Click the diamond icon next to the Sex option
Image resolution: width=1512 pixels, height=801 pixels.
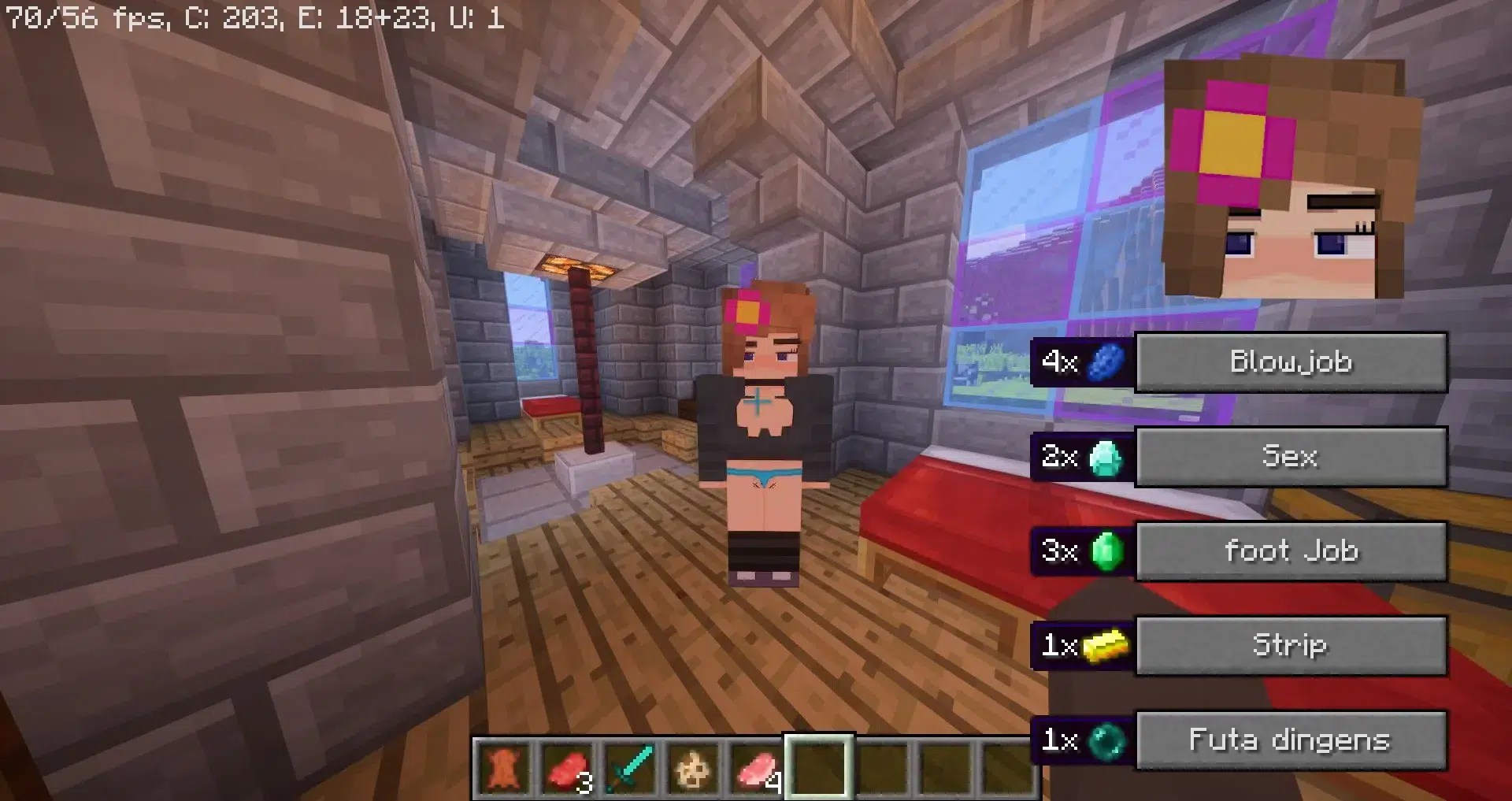pos(1106,457)
